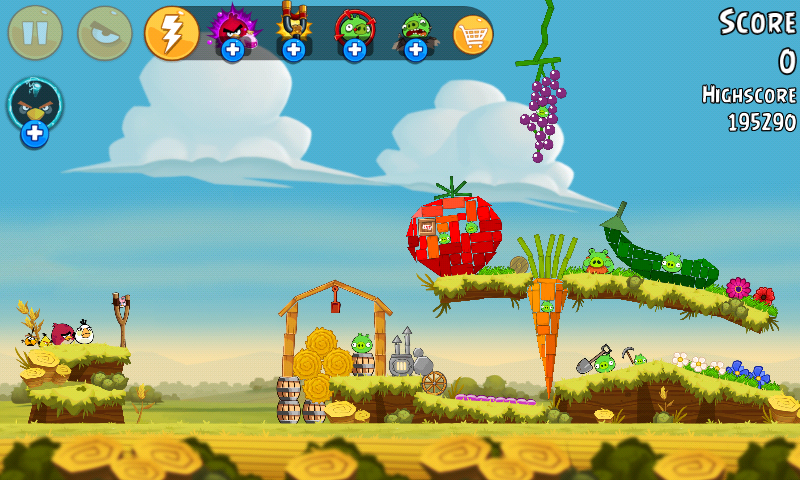
Task: Choose the King Sling slingshot power-up
Action: (x=294, y=31)
